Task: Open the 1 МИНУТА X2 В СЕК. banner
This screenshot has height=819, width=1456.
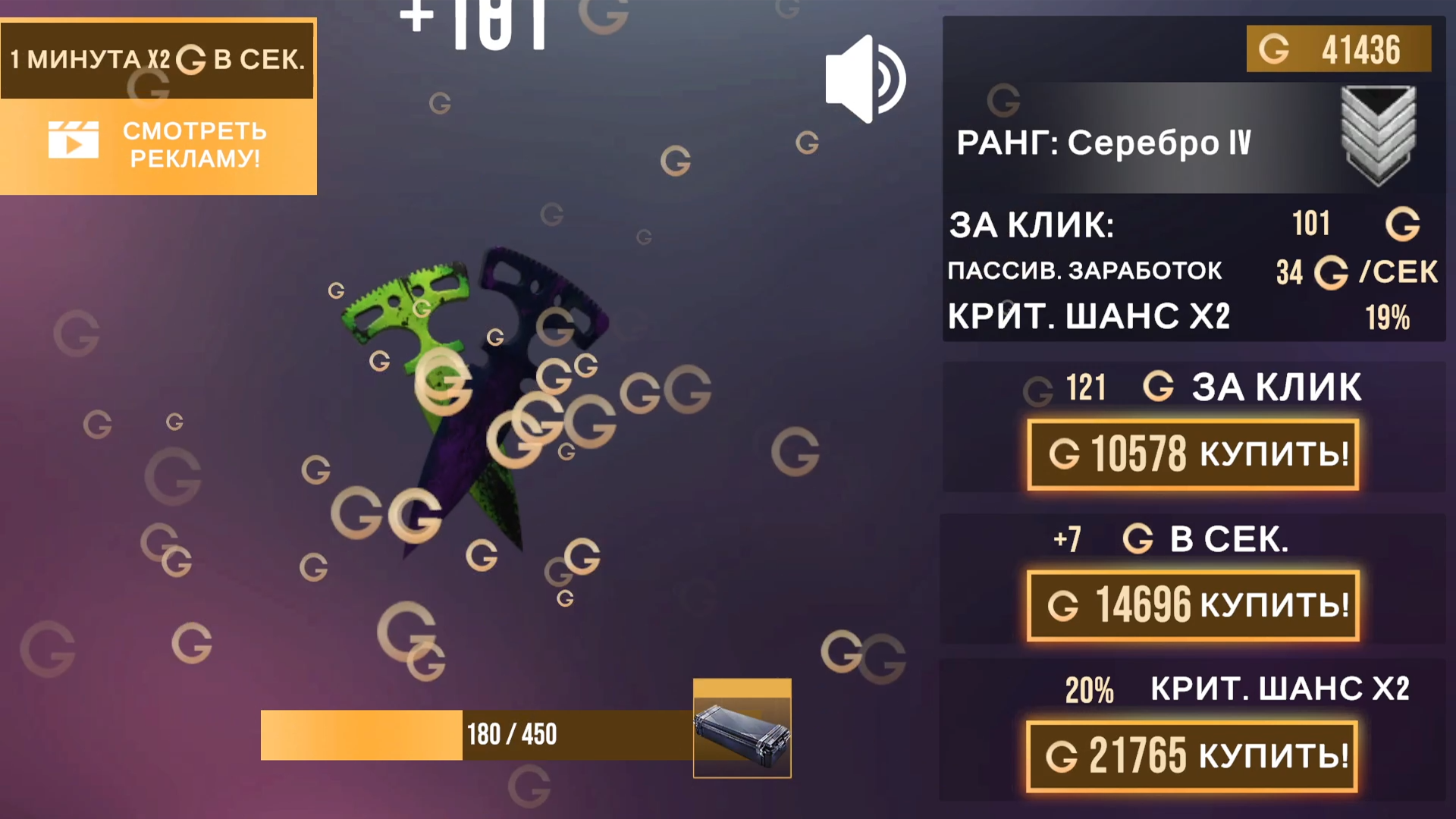Action: tap(157, 58)
